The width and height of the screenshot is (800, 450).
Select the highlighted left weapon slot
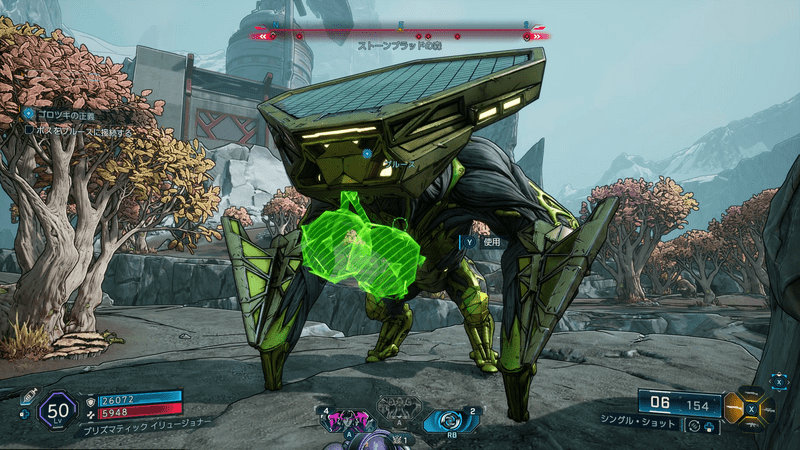click(735, 408)
